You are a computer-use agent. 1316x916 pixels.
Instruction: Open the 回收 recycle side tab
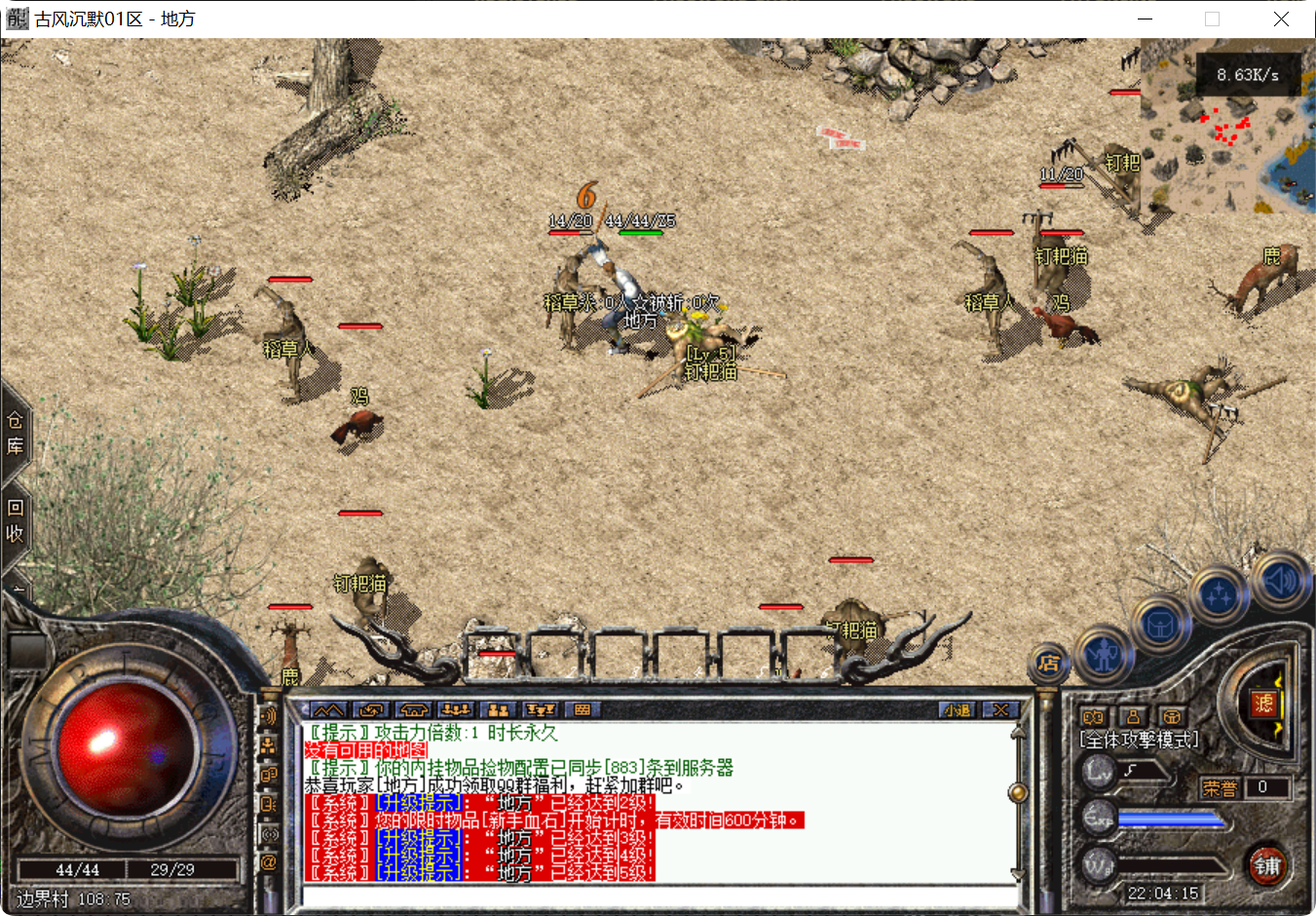click(15, 519)
